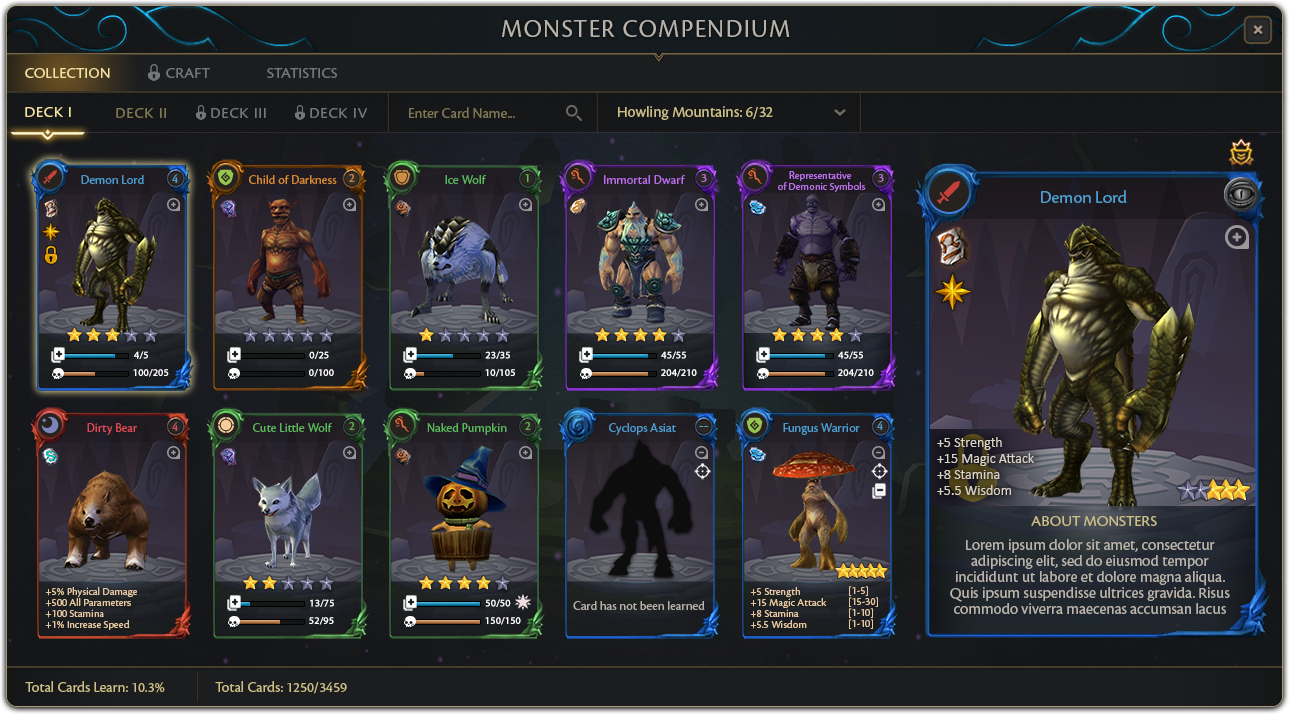Select the locked Deck IV tab

[x=331, y=113]
